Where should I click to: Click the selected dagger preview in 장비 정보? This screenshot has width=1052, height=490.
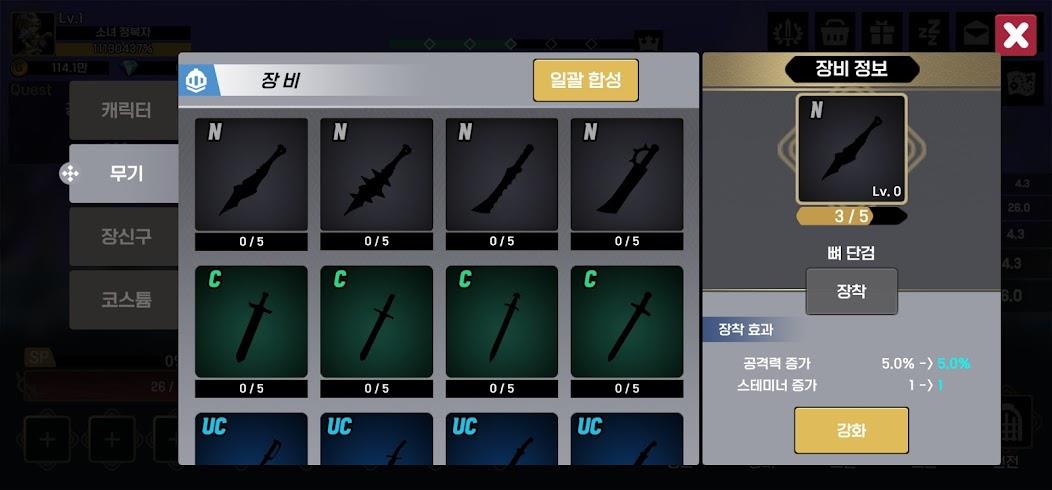851,149
